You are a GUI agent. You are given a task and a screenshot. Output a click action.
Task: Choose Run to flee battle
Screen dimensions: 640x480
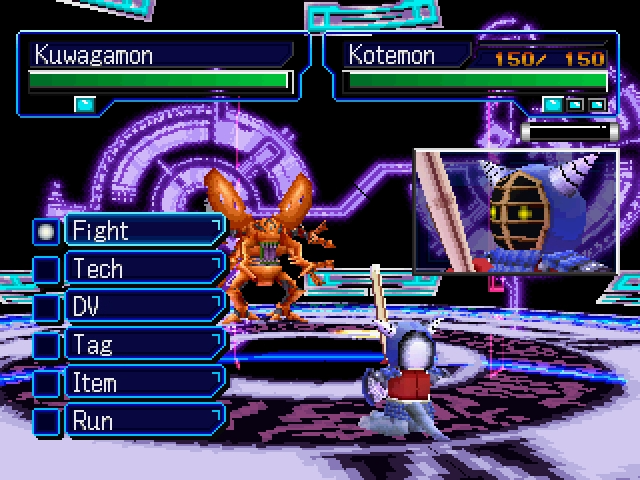tap(143, 421)
